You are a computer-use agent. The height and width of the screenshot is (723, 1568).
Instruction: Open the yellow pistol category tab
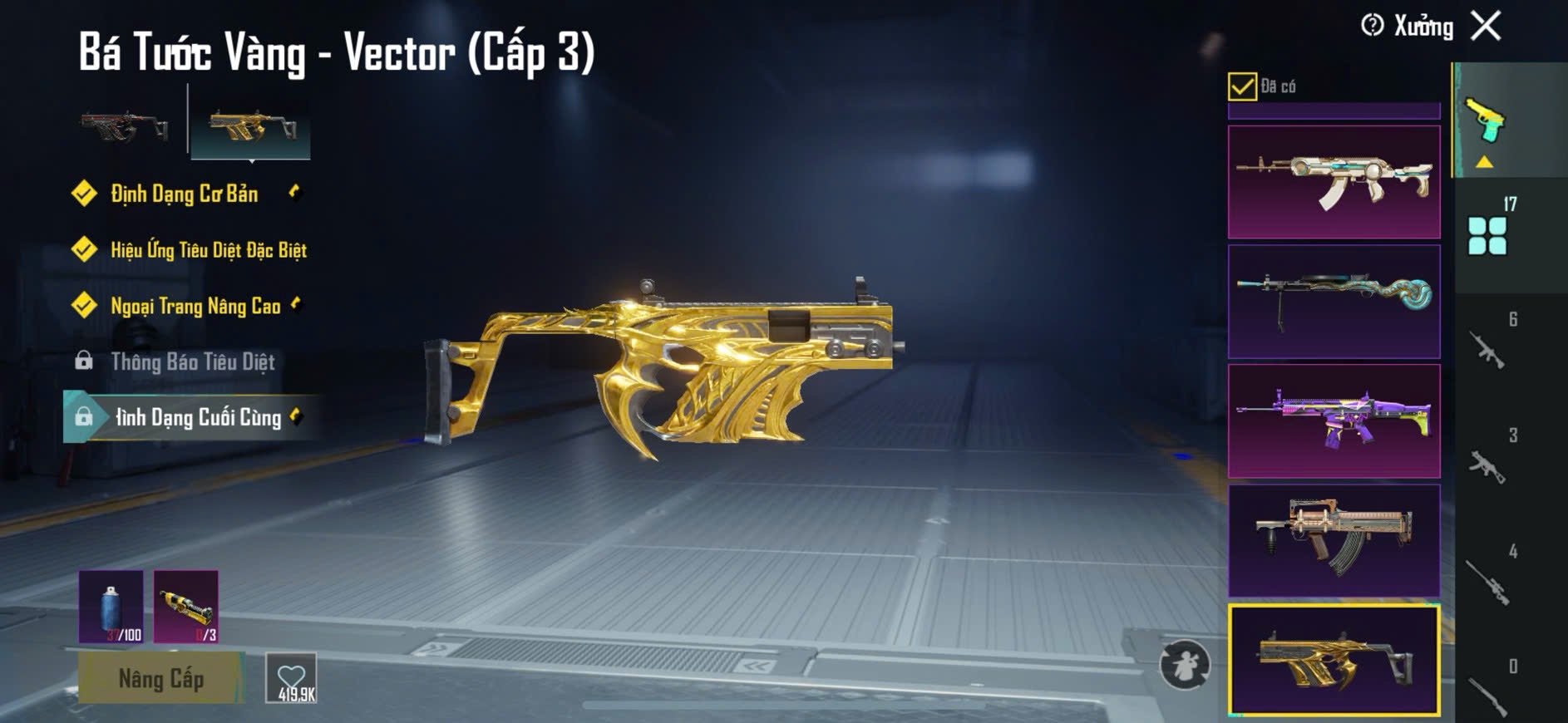click(1486, 125)
